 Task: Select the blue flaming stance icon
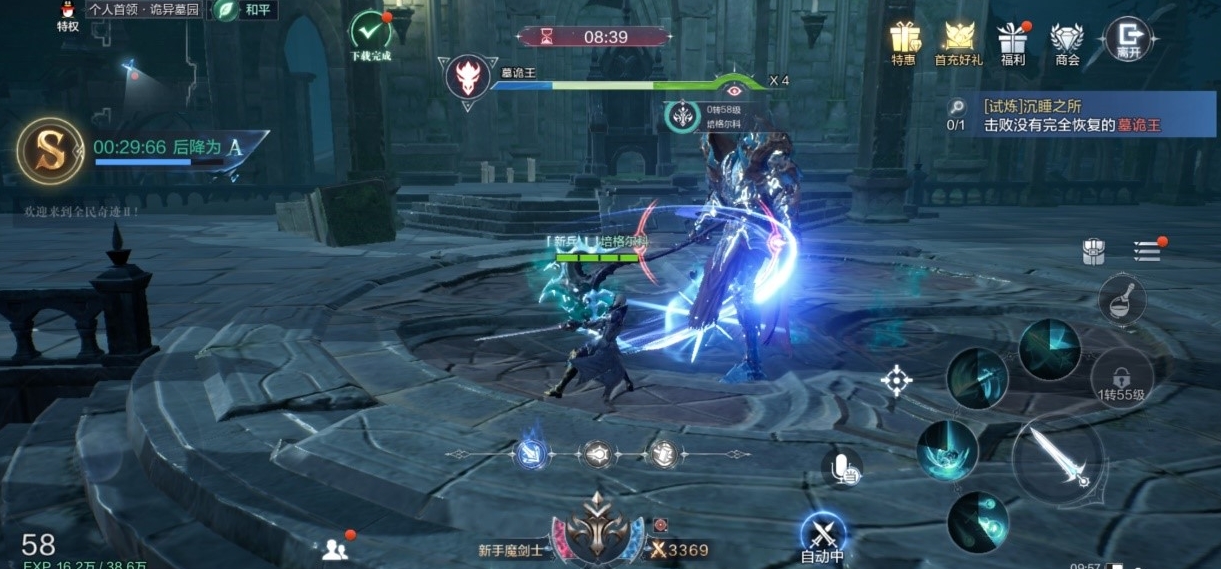click(531, 454)
